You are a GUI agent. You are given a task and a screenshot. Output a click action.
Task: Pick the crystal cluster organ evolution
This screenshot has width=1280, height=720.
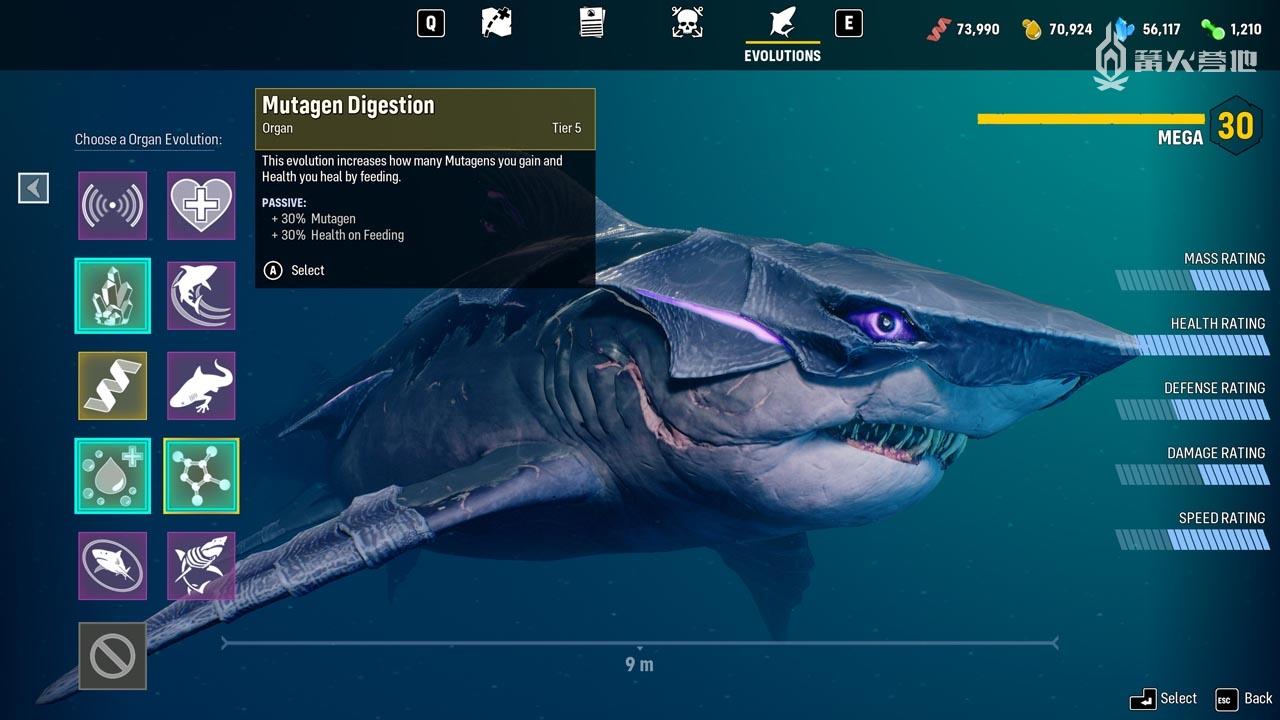pyautogui.click(x=113, y=296)
